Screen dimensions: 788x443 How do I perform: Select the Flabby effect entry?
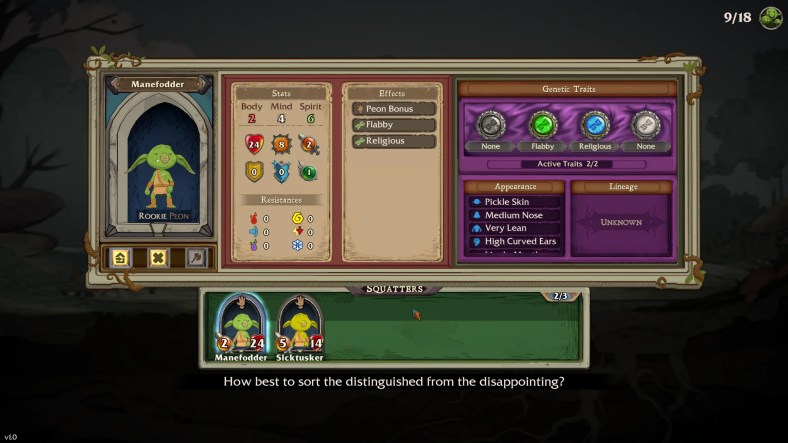tap(392, 125)
